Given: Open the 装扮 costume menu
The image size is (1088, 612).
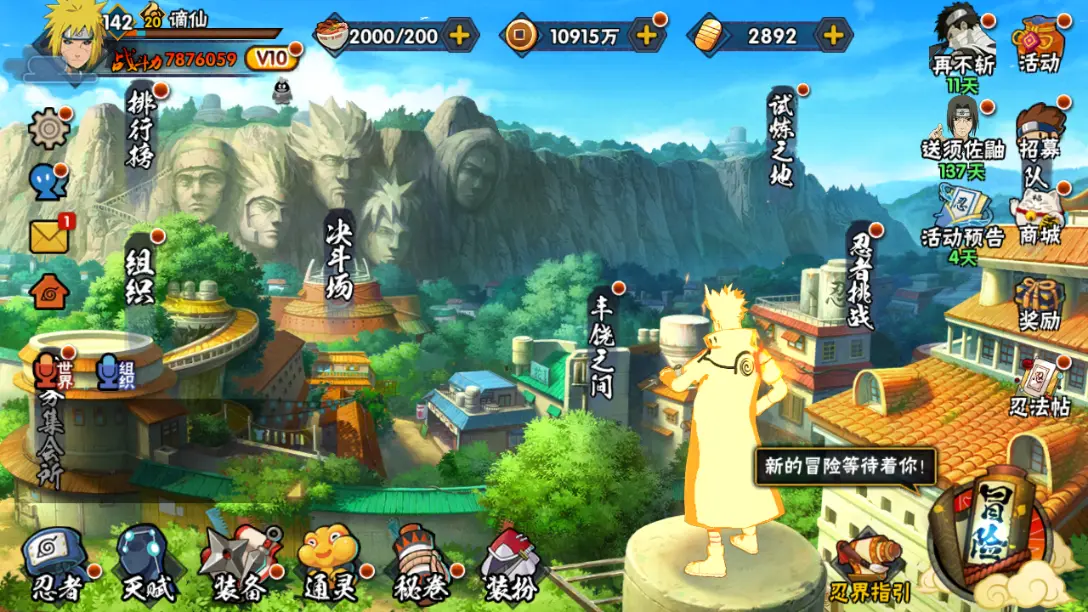Looking at the screenshot, I should tap(510, 564).
